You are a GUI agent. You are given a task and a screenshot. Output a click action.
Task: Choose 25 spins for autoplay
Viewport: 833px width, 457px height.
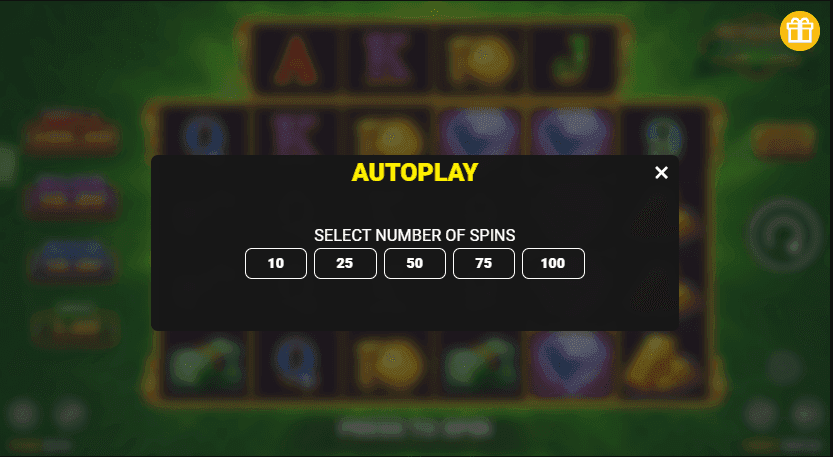345,264
